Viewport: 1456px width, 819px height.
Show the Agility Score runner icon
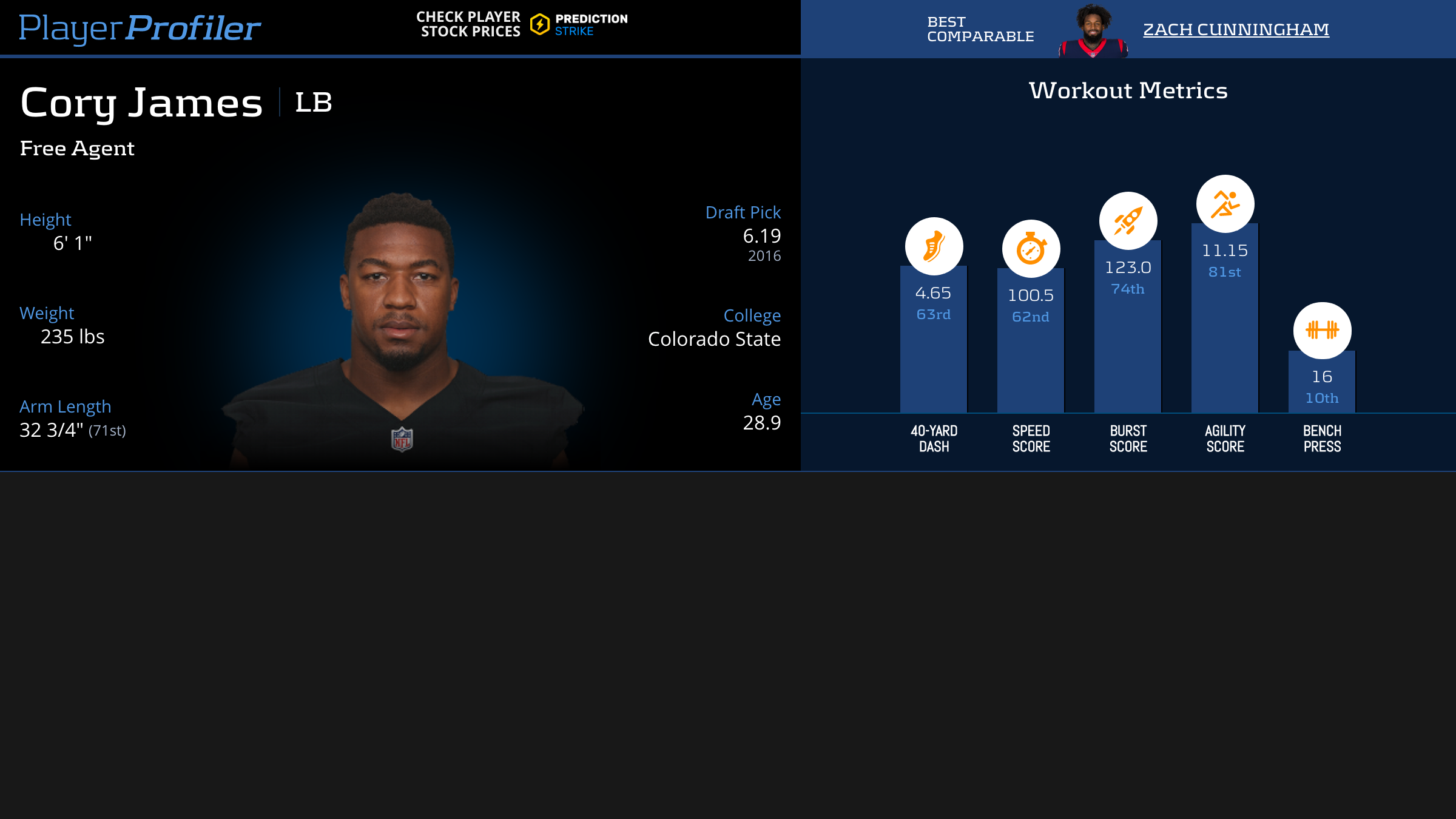click(x=1225, y=204)
